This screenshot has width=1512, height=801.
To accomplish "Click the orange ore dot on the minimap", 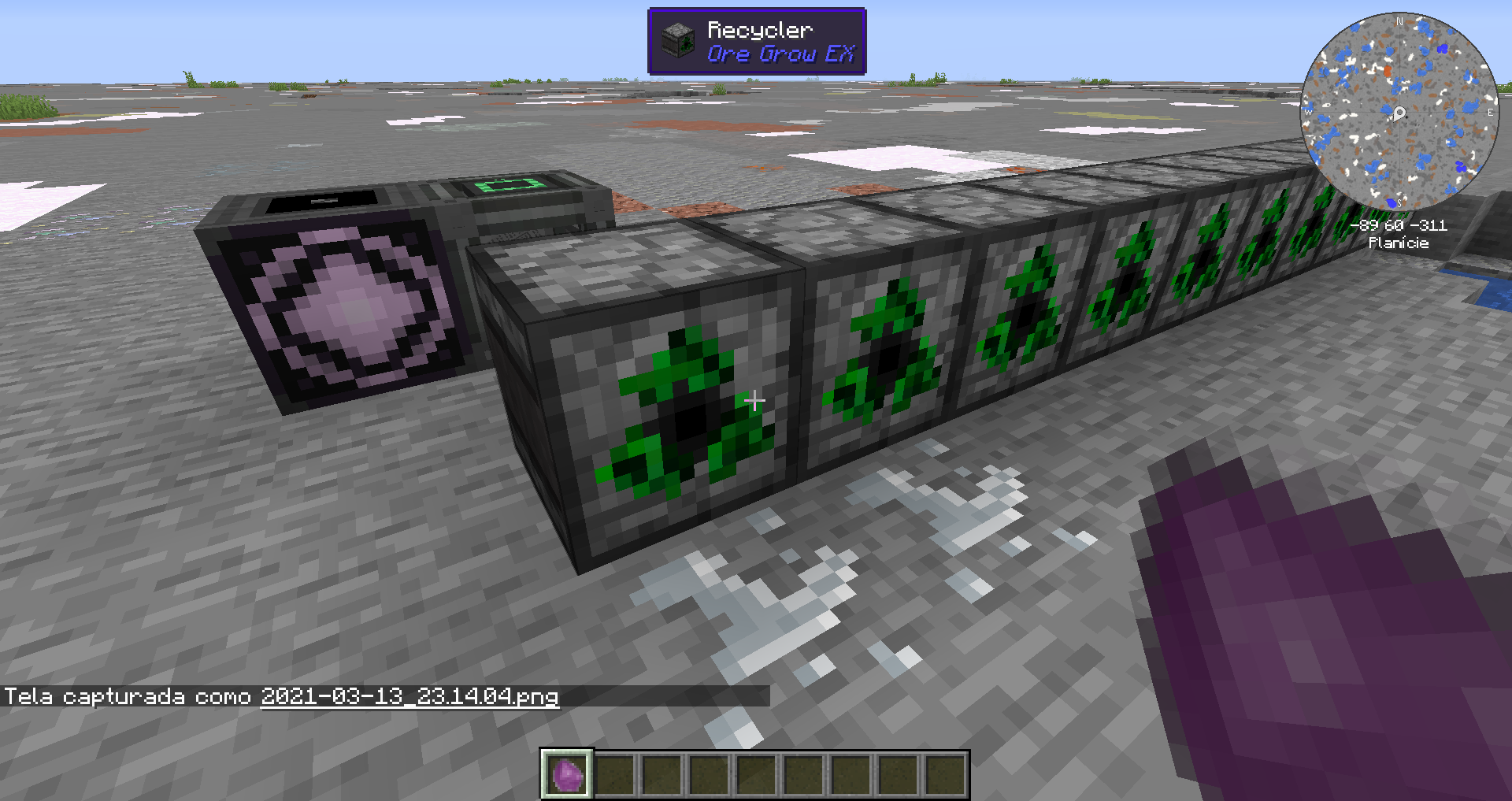I will pos(1387,71).
